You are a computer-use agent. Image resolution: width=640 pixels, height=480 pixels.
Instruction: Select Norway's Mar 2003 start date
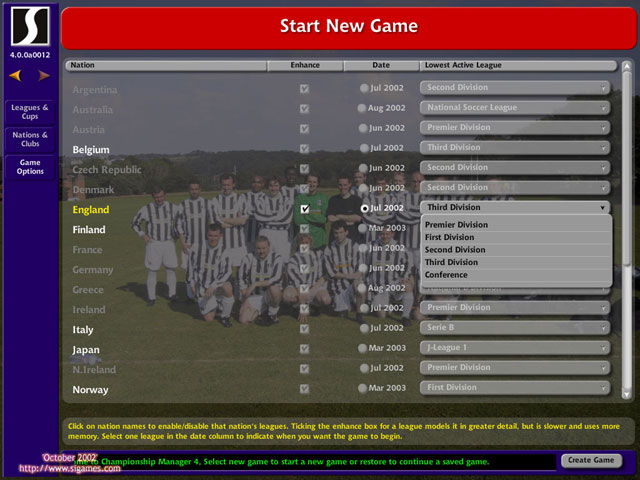[364, 388]
